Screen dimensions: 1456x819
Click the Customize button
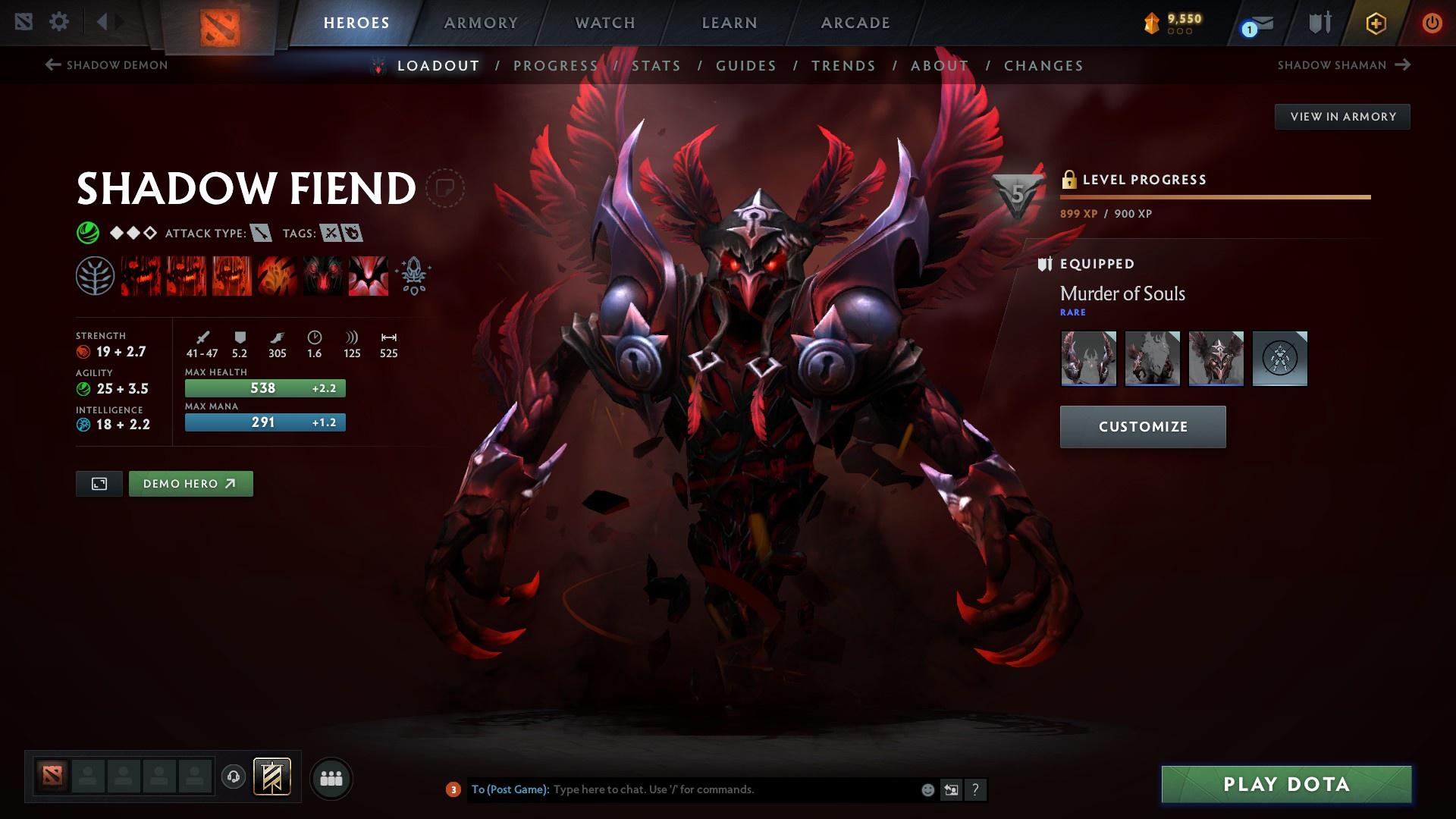pos(1142,426)
